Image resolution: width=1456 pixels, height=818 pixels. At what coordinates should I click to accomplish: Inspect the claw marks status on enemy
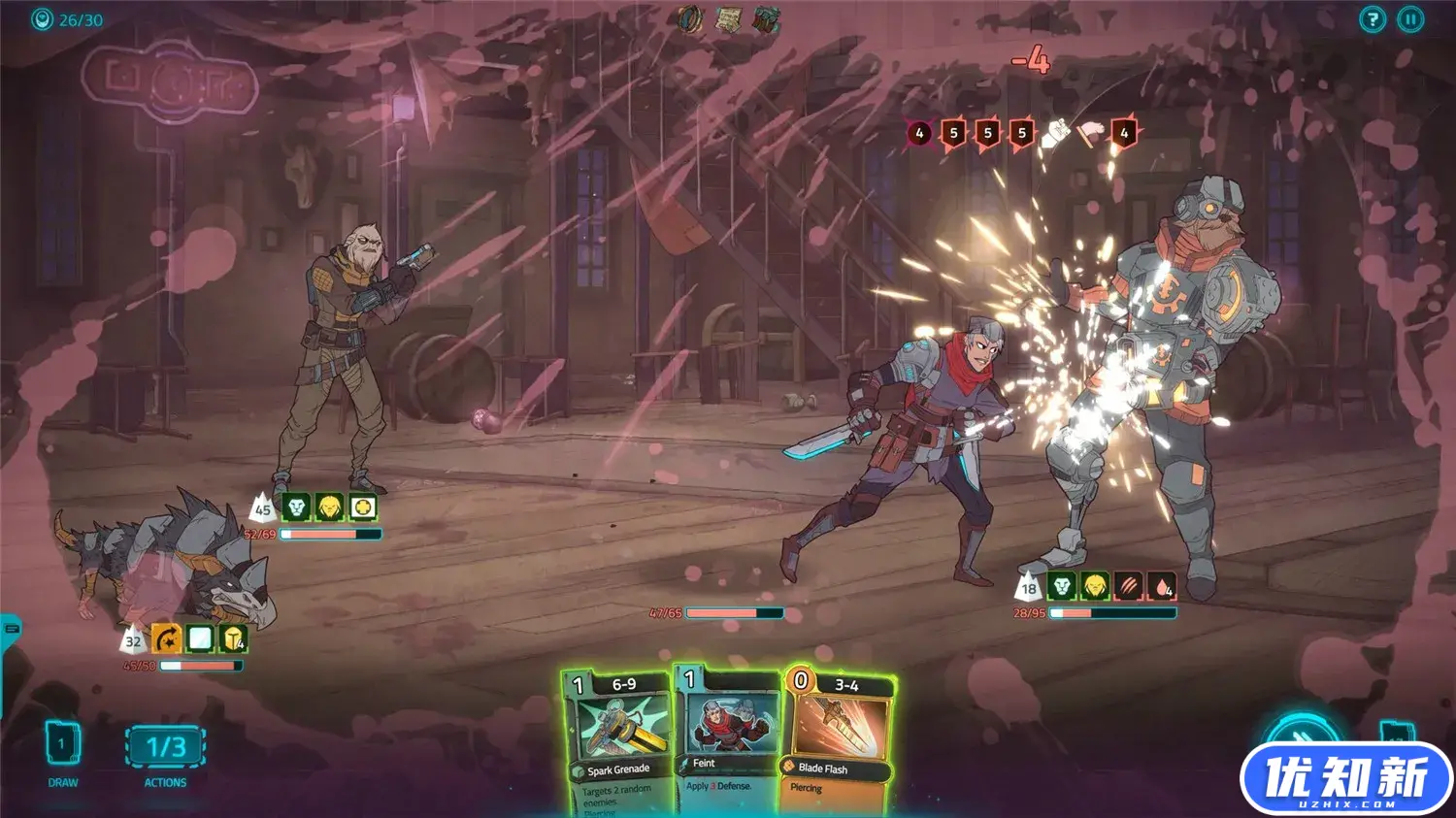pos(1128,586)
